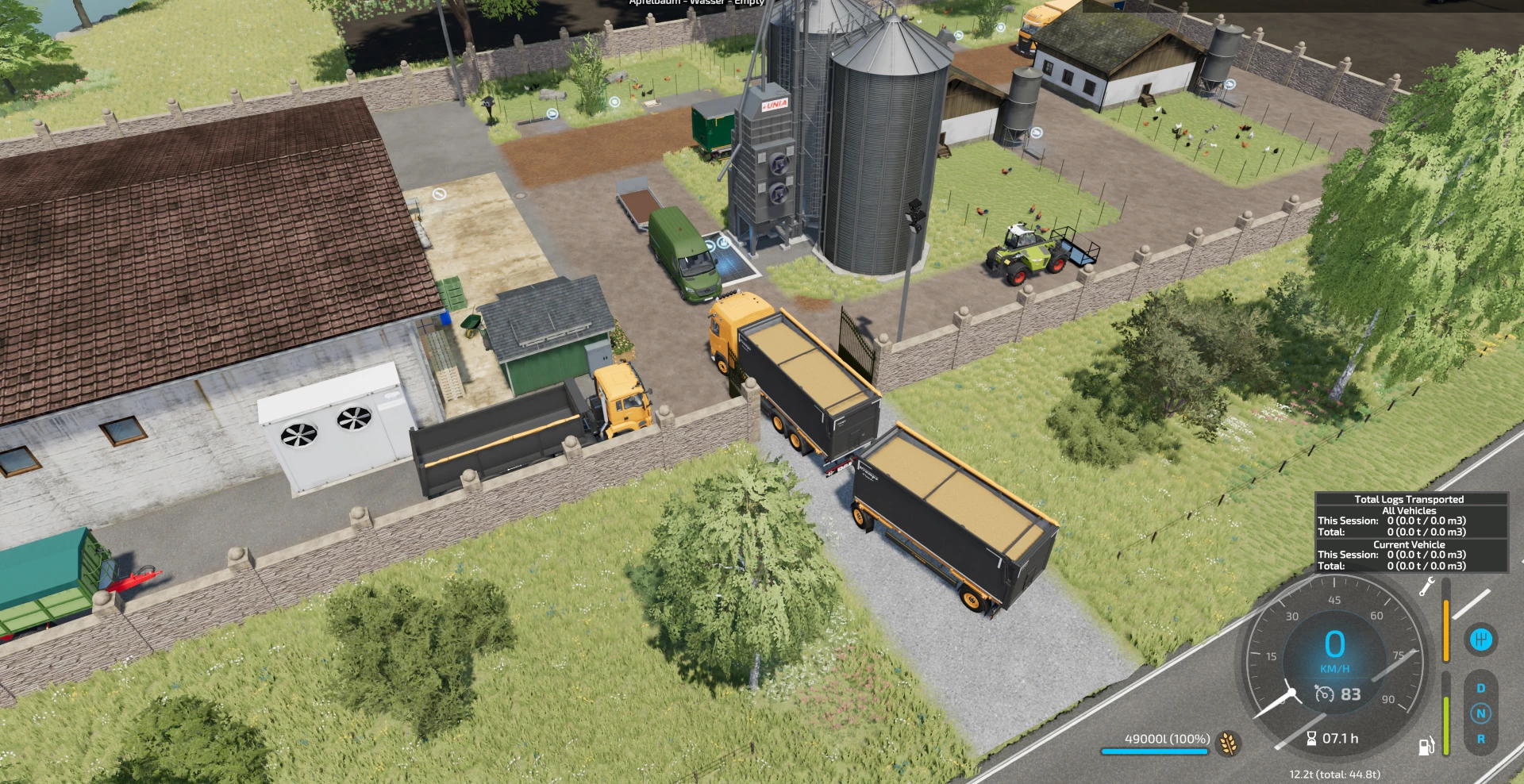This screenshot has height=784, width=1524.
Task: Click the hourglass icon beside 07.1 h
Action: (x=1312, y=739)
